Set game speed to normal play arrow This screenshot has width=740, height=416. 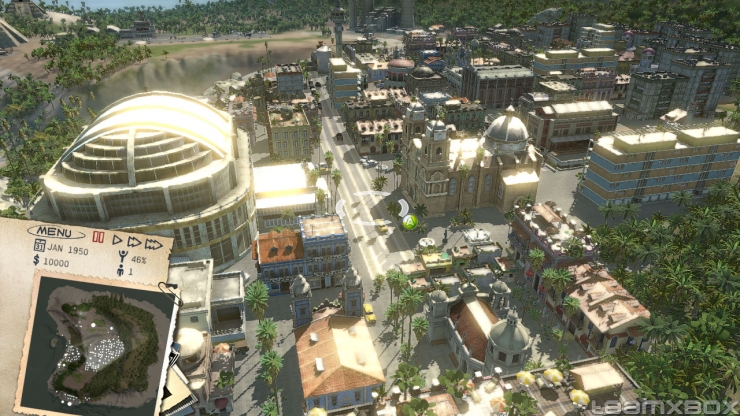(117, 239)
